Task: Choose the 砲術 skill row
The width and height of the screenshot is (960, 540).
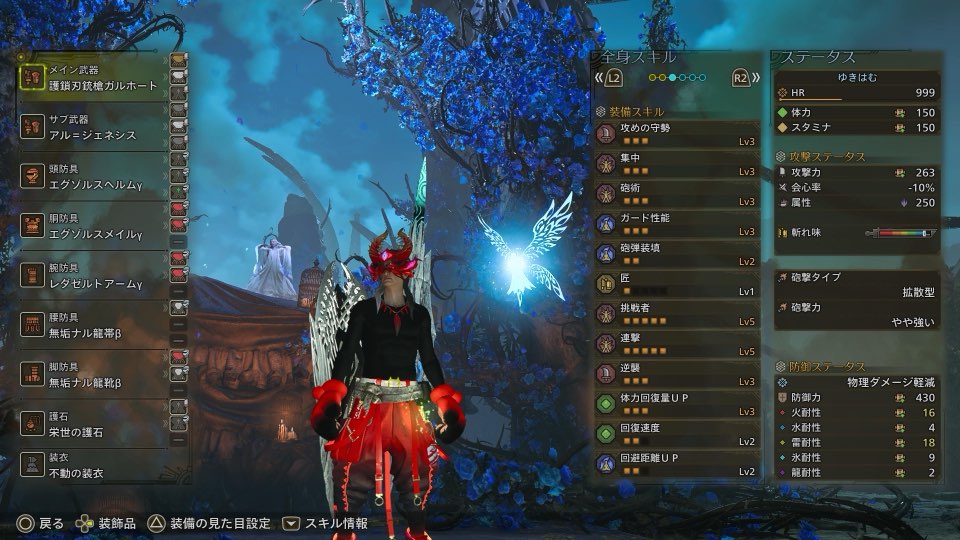Action: 676,194
